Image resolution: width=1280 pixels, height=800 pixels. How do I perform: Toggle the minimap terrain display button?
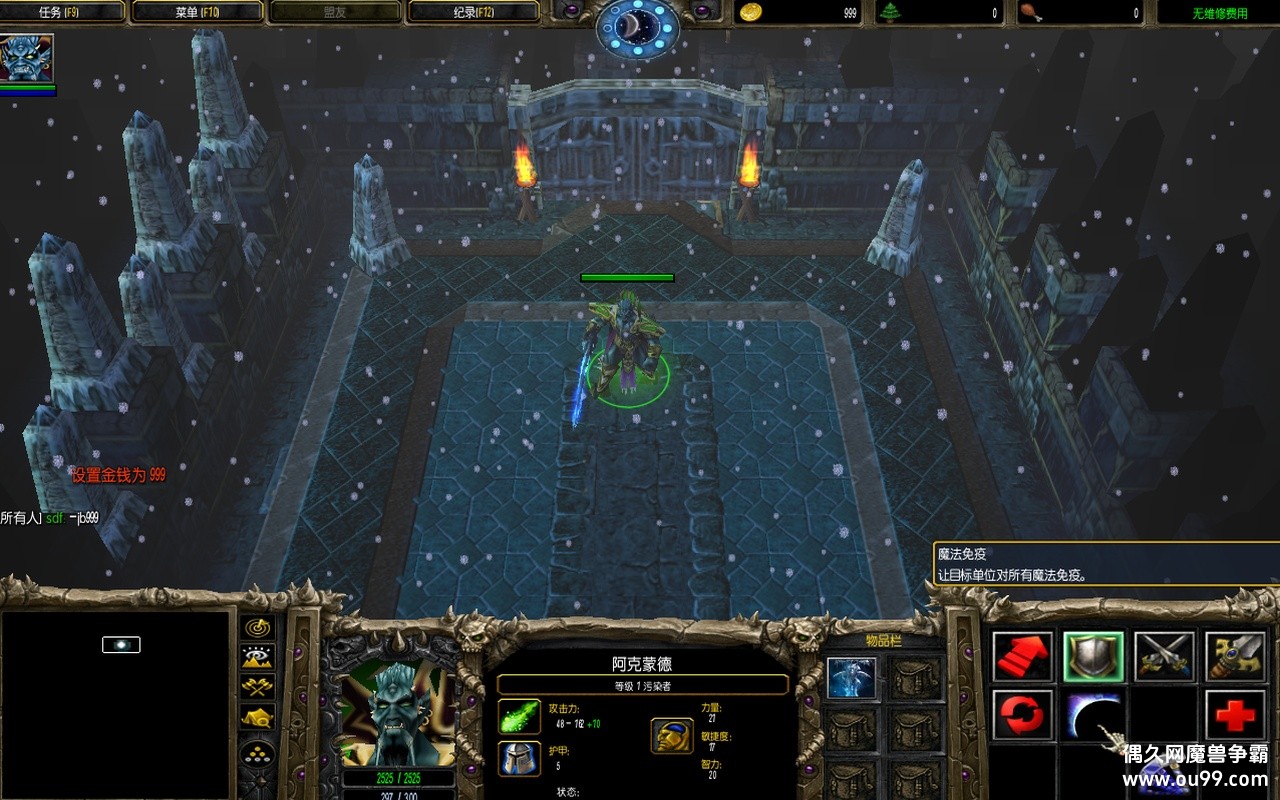[259, 657]
